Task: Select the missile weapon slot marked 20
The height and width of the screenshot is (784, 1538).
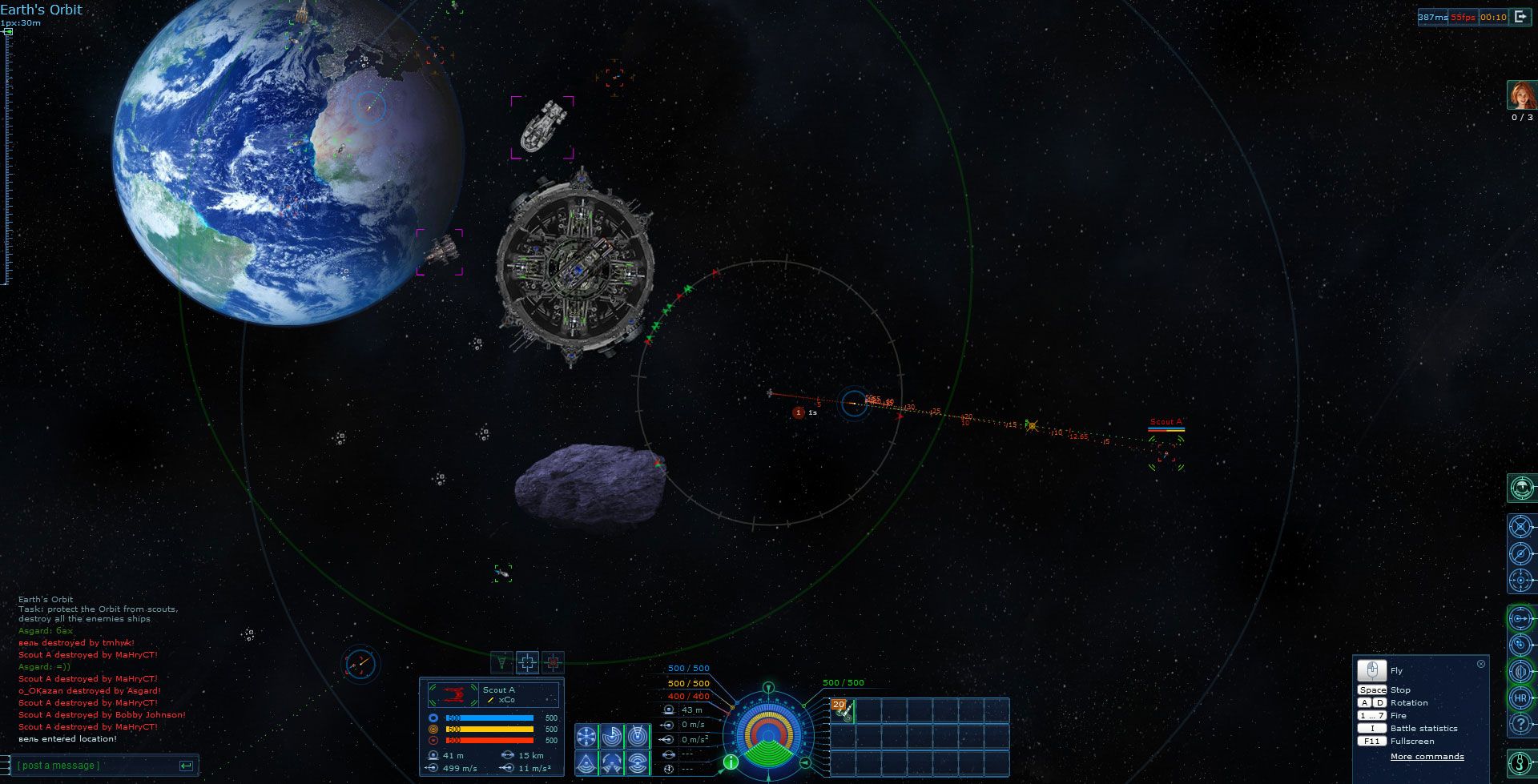Action: (842, 710)
